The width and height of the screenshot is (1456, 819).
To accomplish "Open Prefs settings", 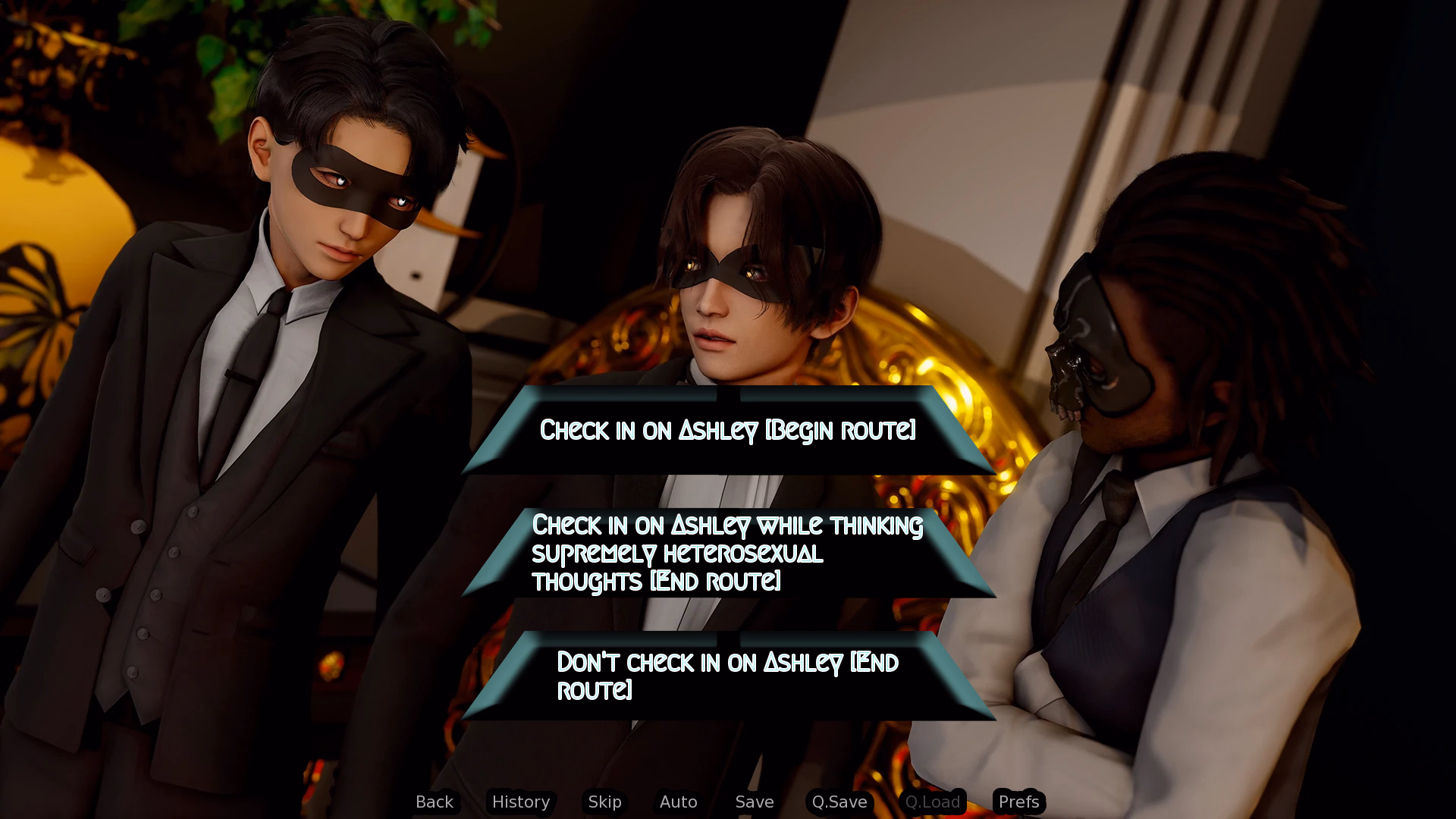I will click(x=1018, y=802).
